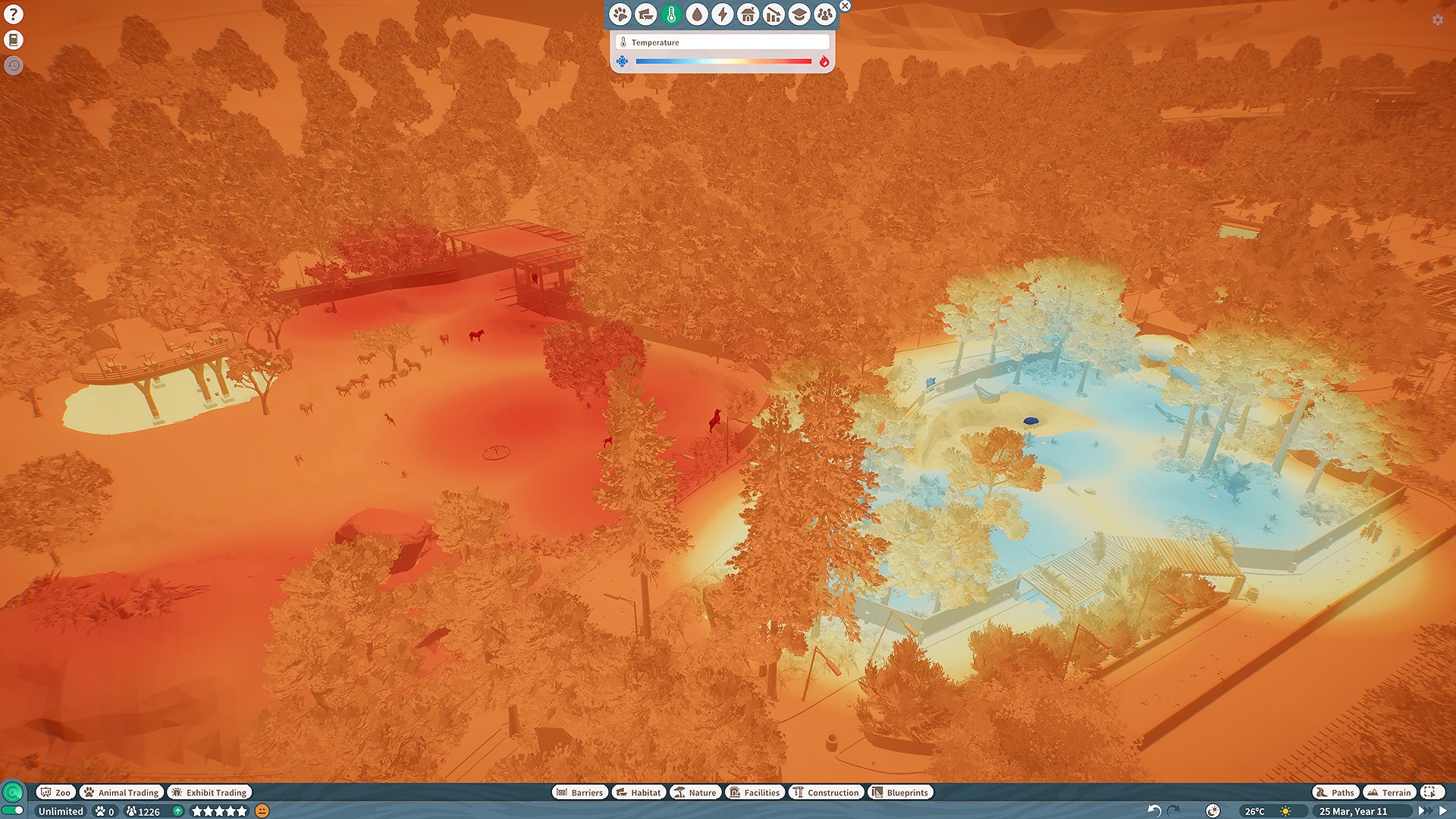Close the heat map panel

(845, 6)
